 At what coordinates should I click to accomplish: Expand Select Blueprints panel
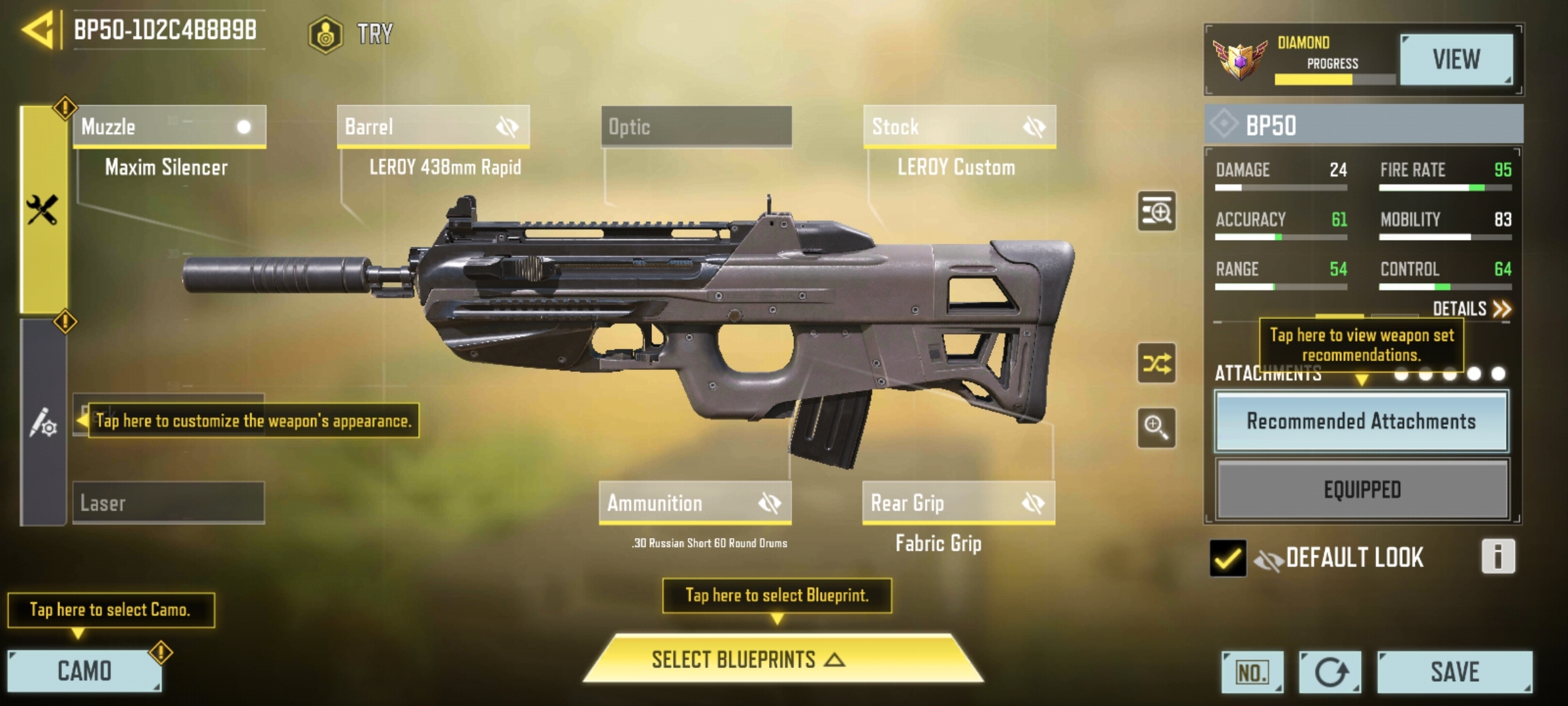(782, 659)
